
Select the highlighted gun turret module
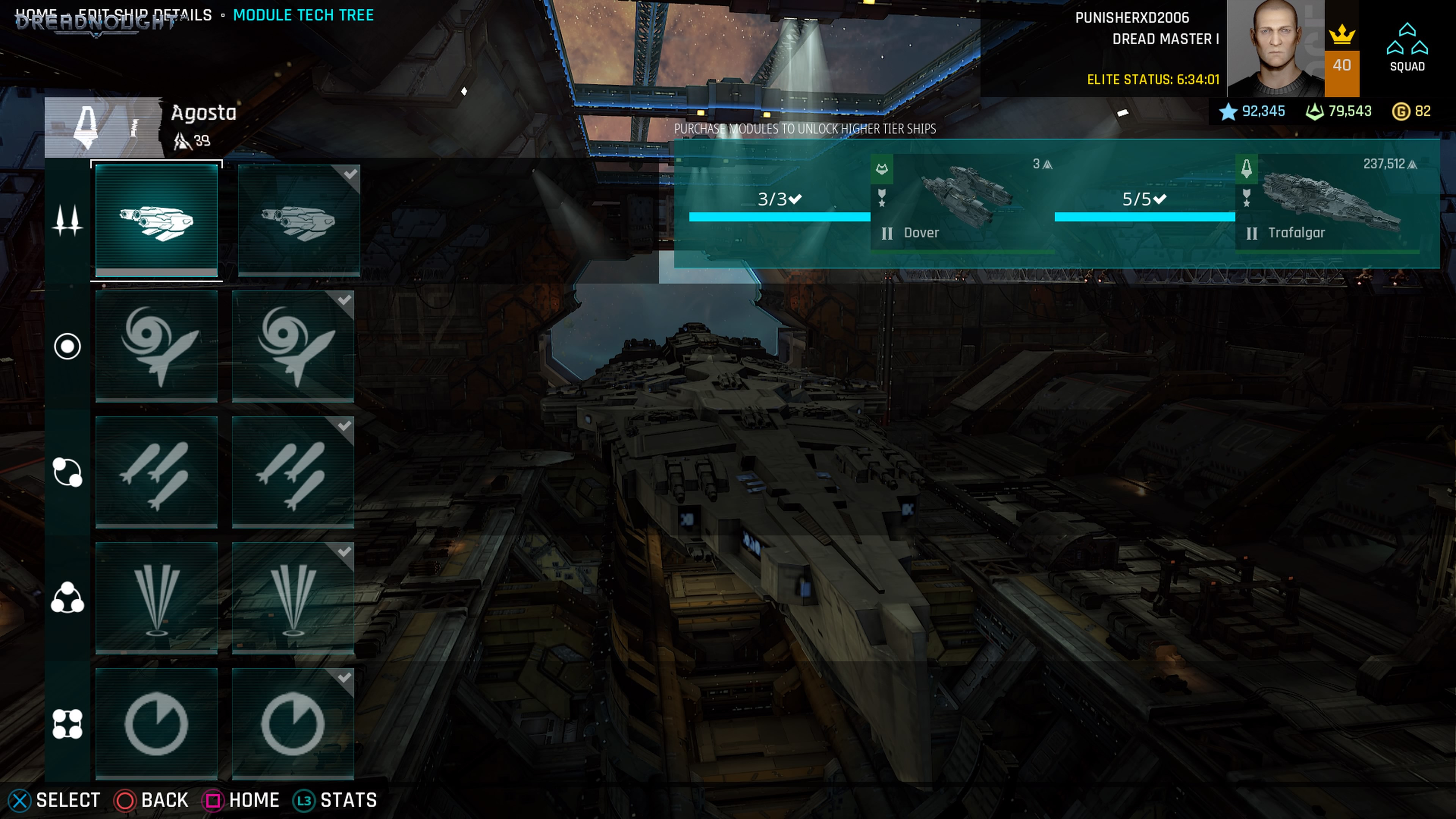pyautogui.click(x=157, y=220)
